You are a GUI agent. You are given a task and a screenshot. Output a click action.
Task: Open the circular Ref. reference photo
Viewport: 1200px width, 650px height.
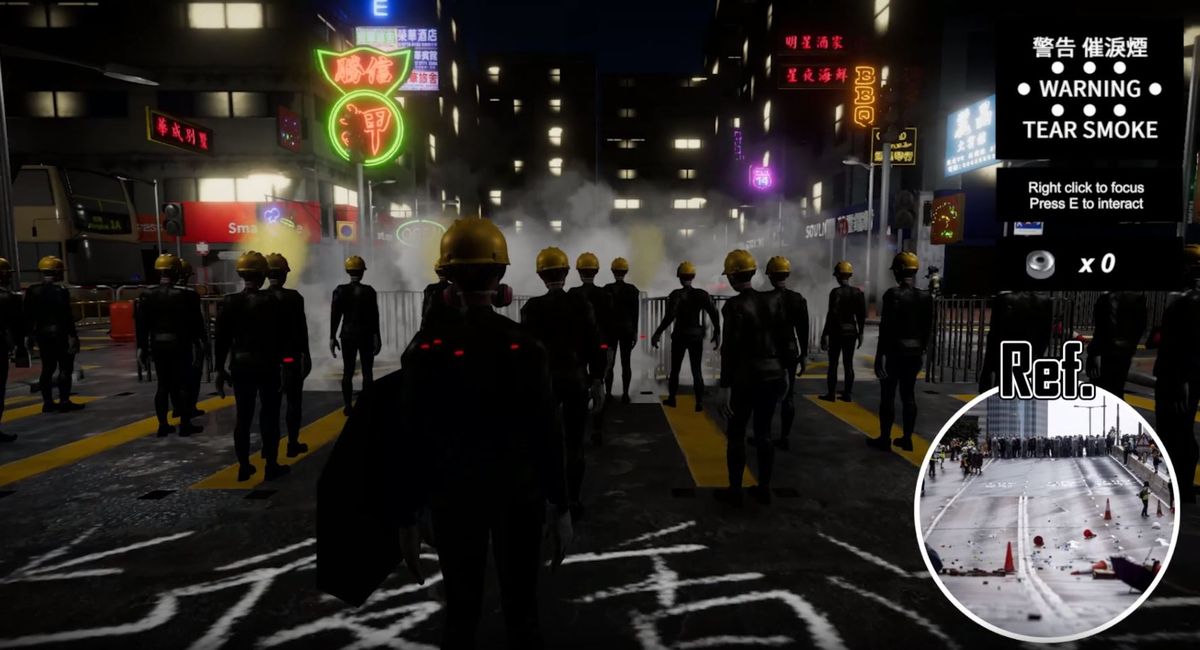click(1046, 512)
